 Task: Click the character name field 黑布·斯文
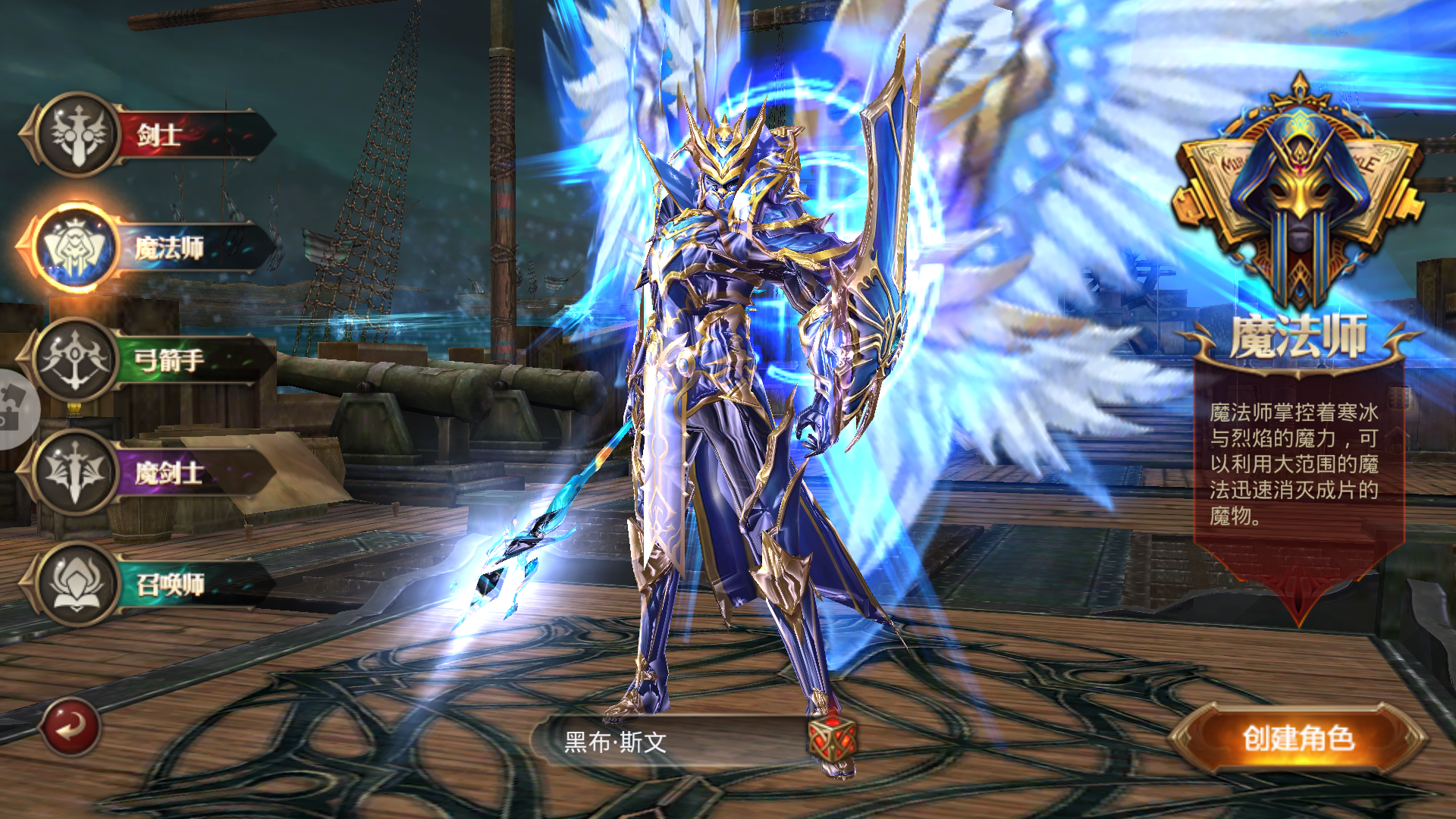click(x=667, y=742)
